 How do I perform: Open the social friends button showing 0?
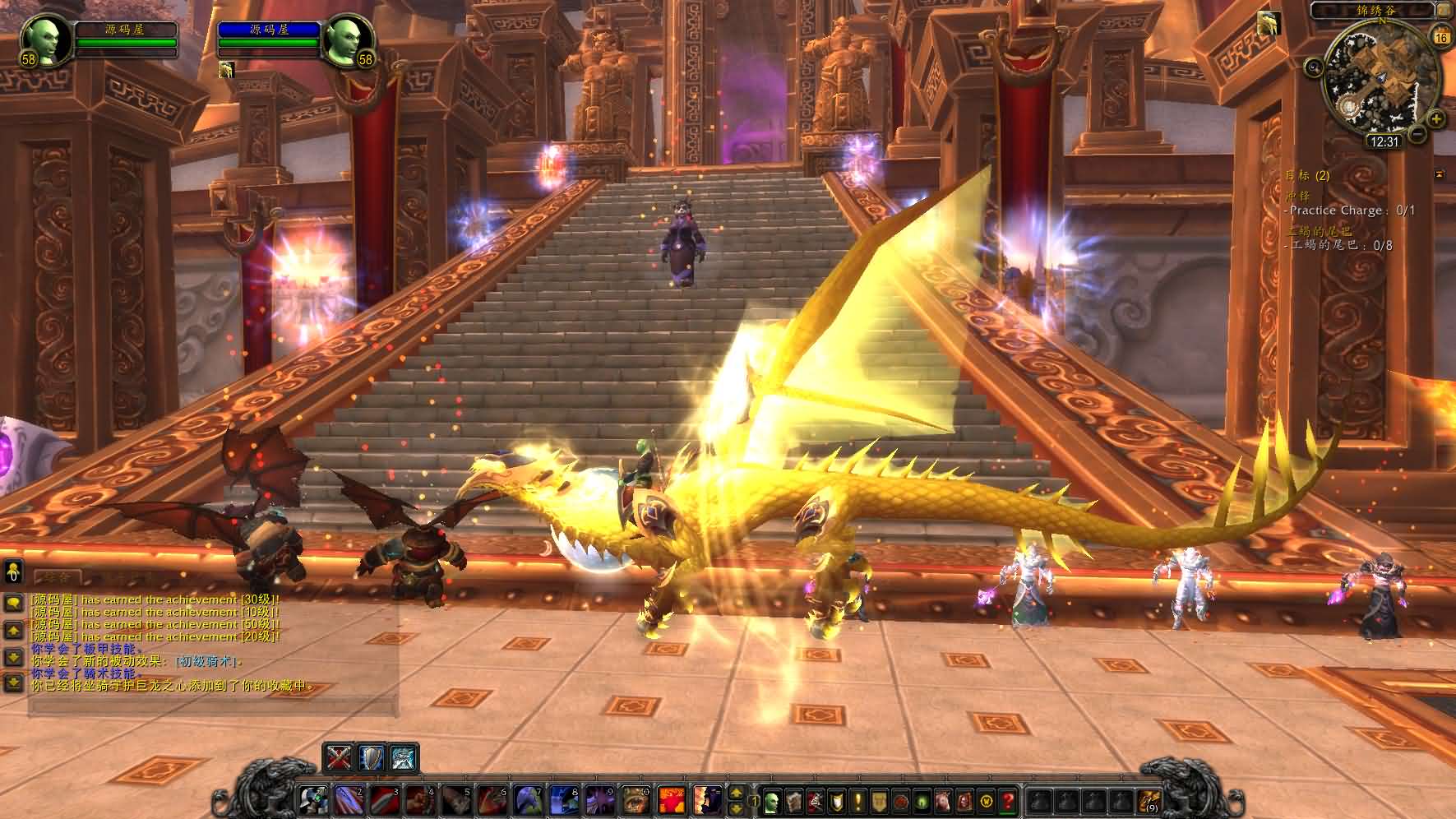[x=13, y=571]
